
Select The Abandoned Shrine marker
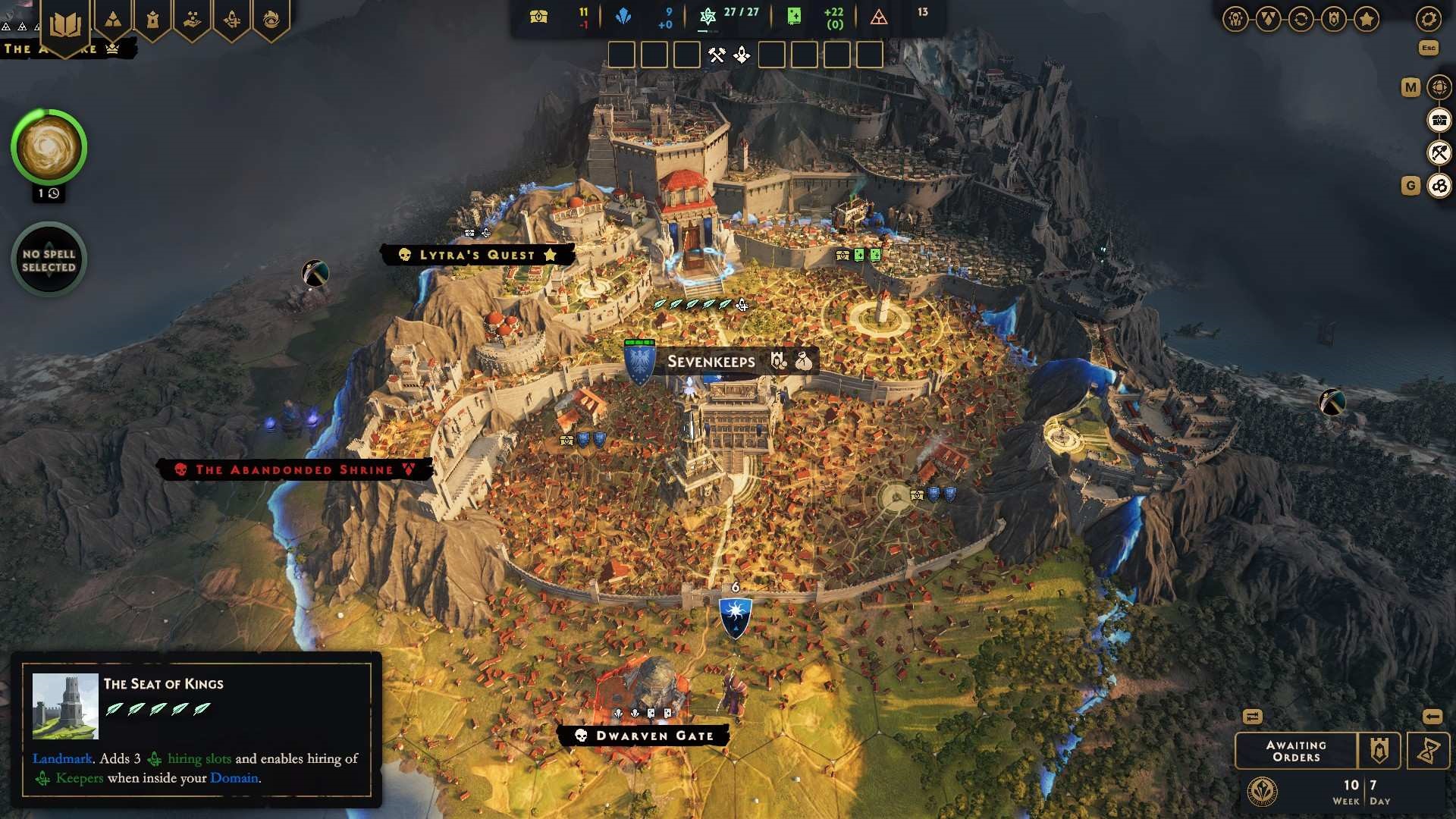(x=294, y=470)
